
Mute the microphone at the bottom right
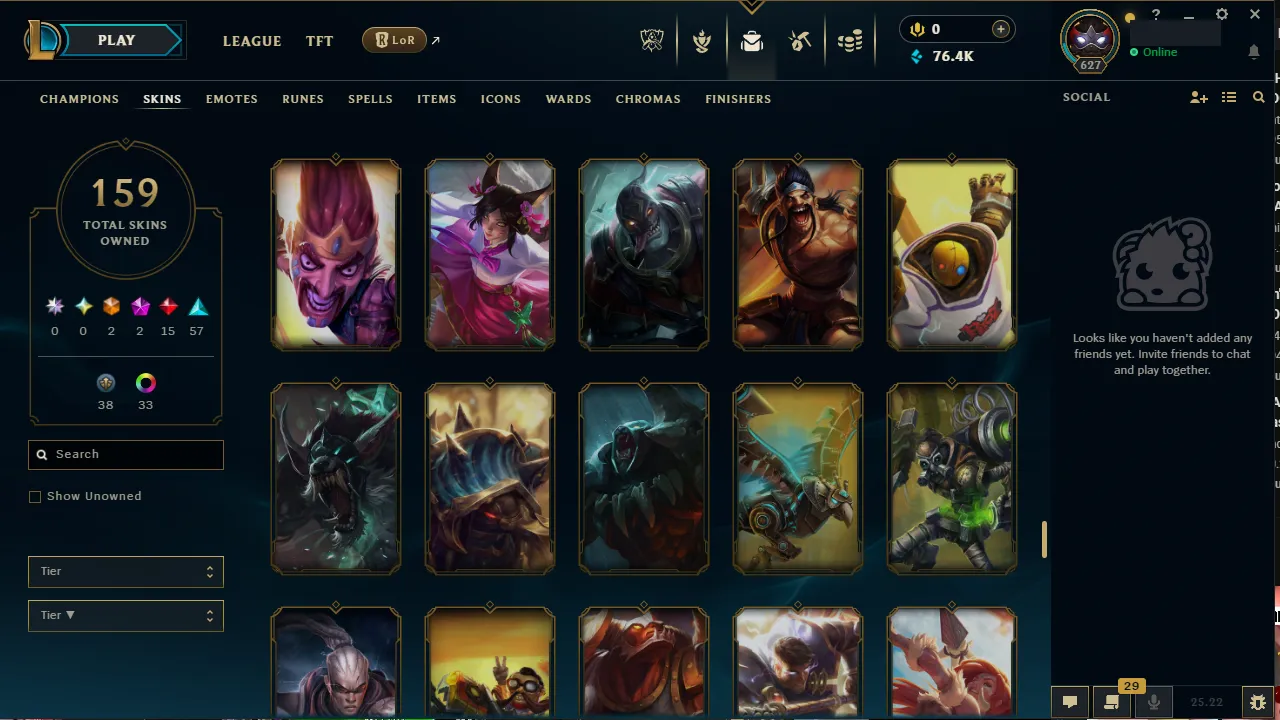1153,702
